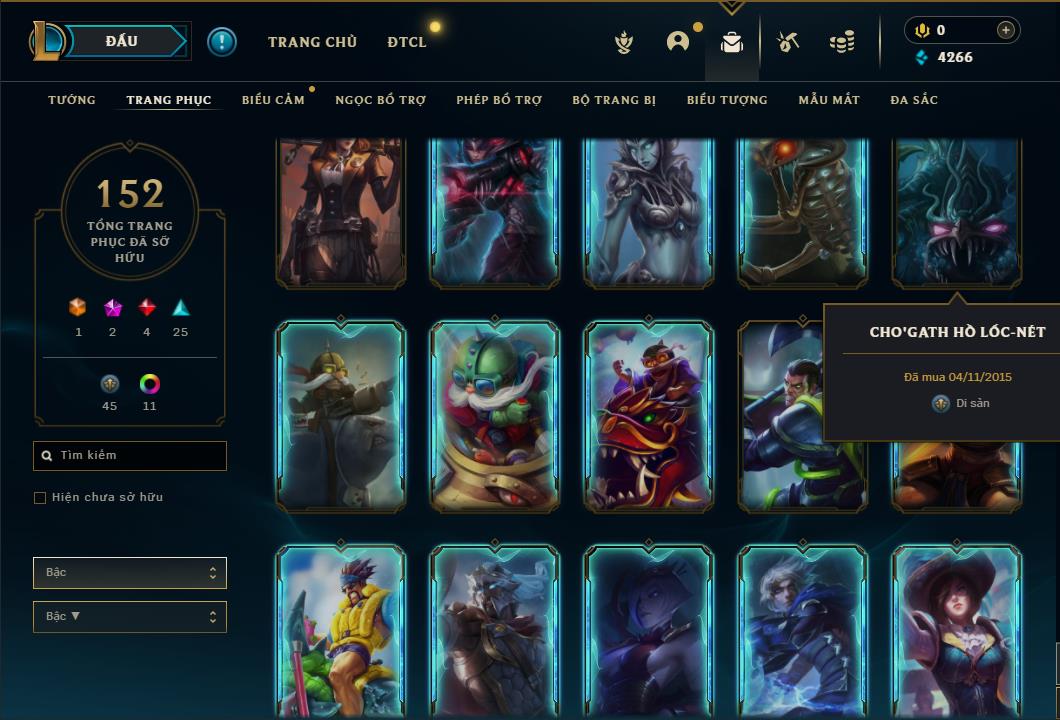Select the PHÉP BỔ TRỢ tab

coord(499,100)
